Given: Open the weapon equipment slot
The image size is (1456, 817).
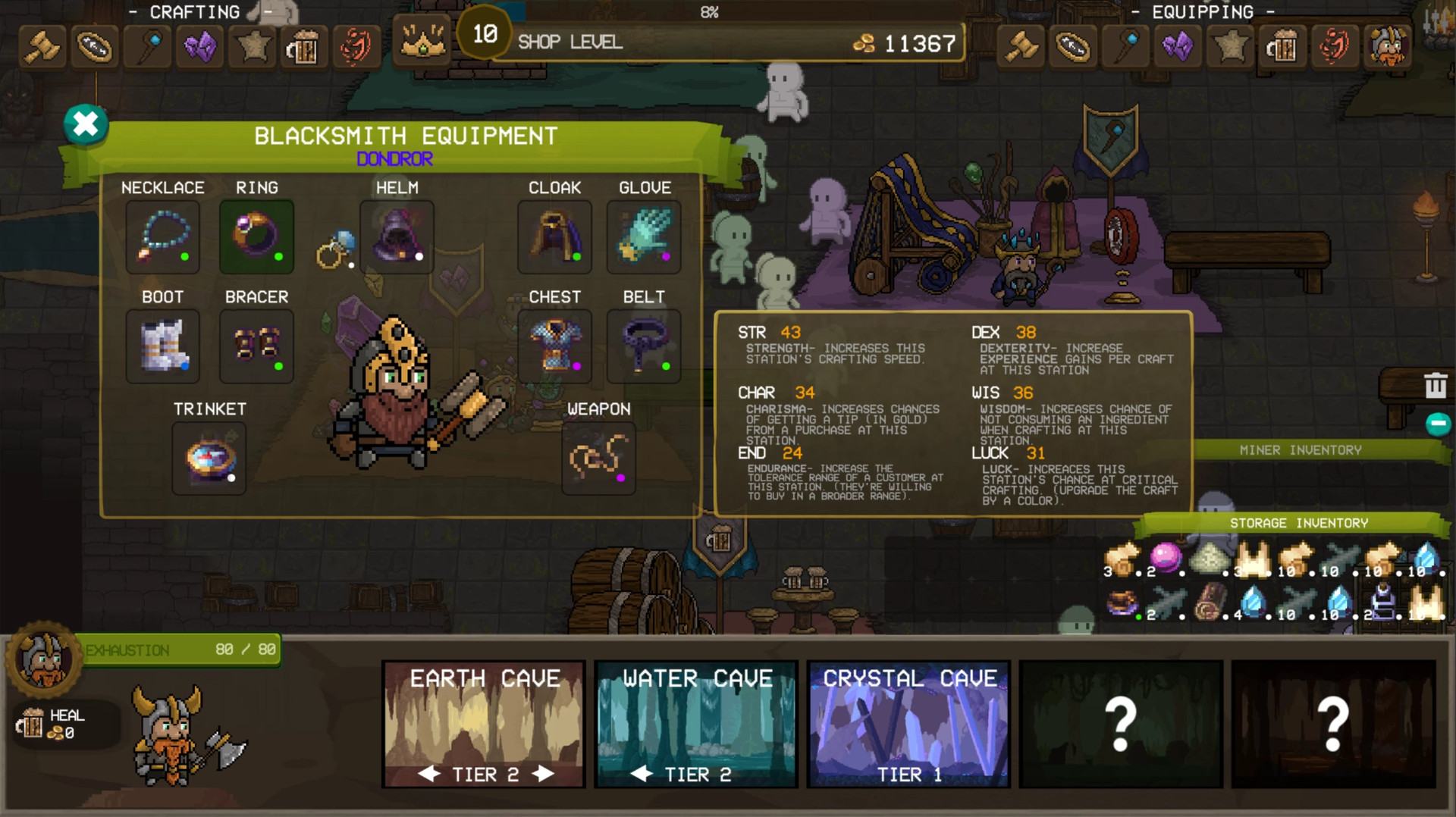Looking at the screenshot, I should [598, 459].
